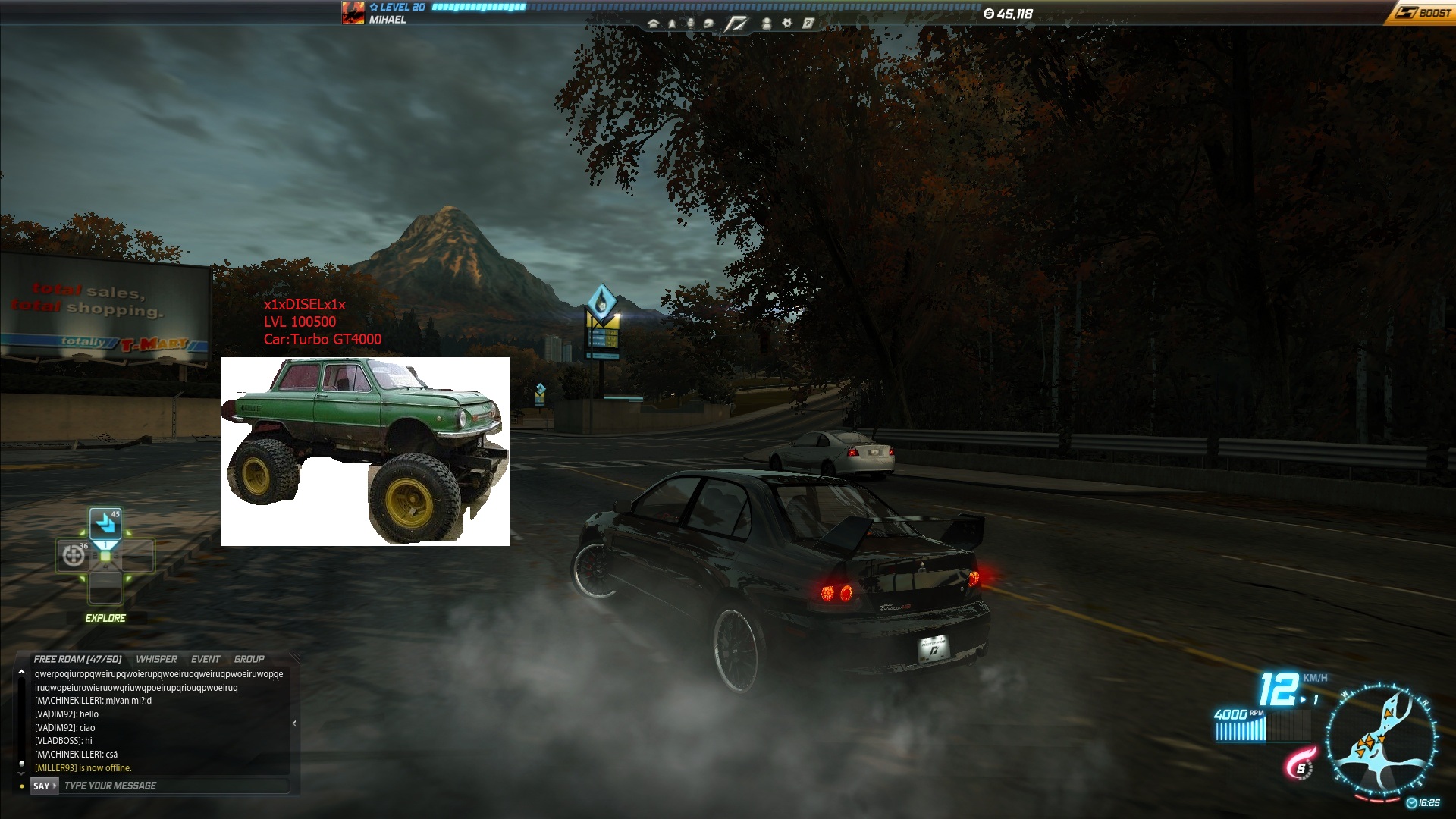Viewport: 1456px width, 819px height.
Task: Toggle the microphone voice chat icon
Action: pos(690,24)
